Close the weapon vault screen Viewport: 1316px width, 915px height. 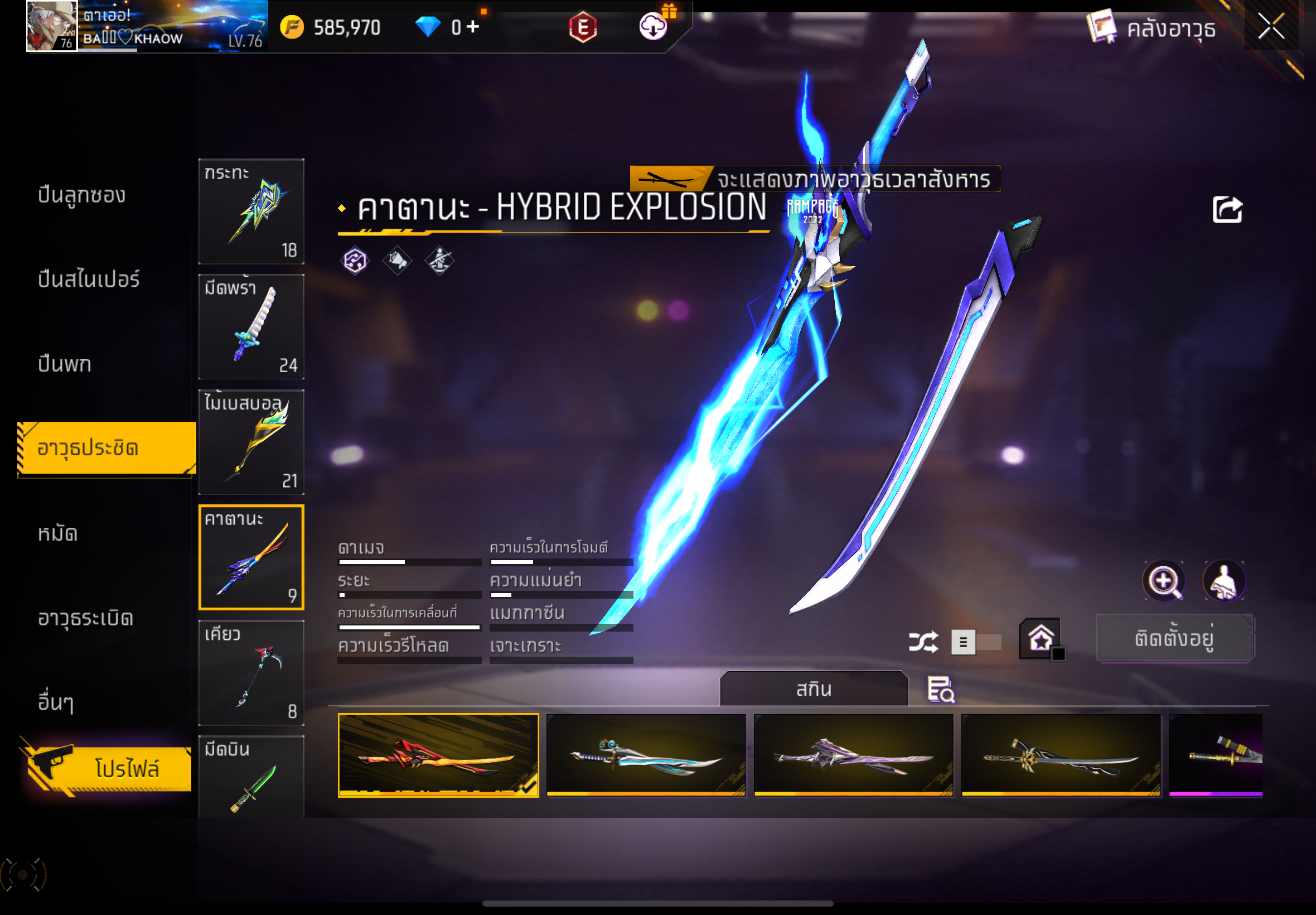tap(1270, 26)
